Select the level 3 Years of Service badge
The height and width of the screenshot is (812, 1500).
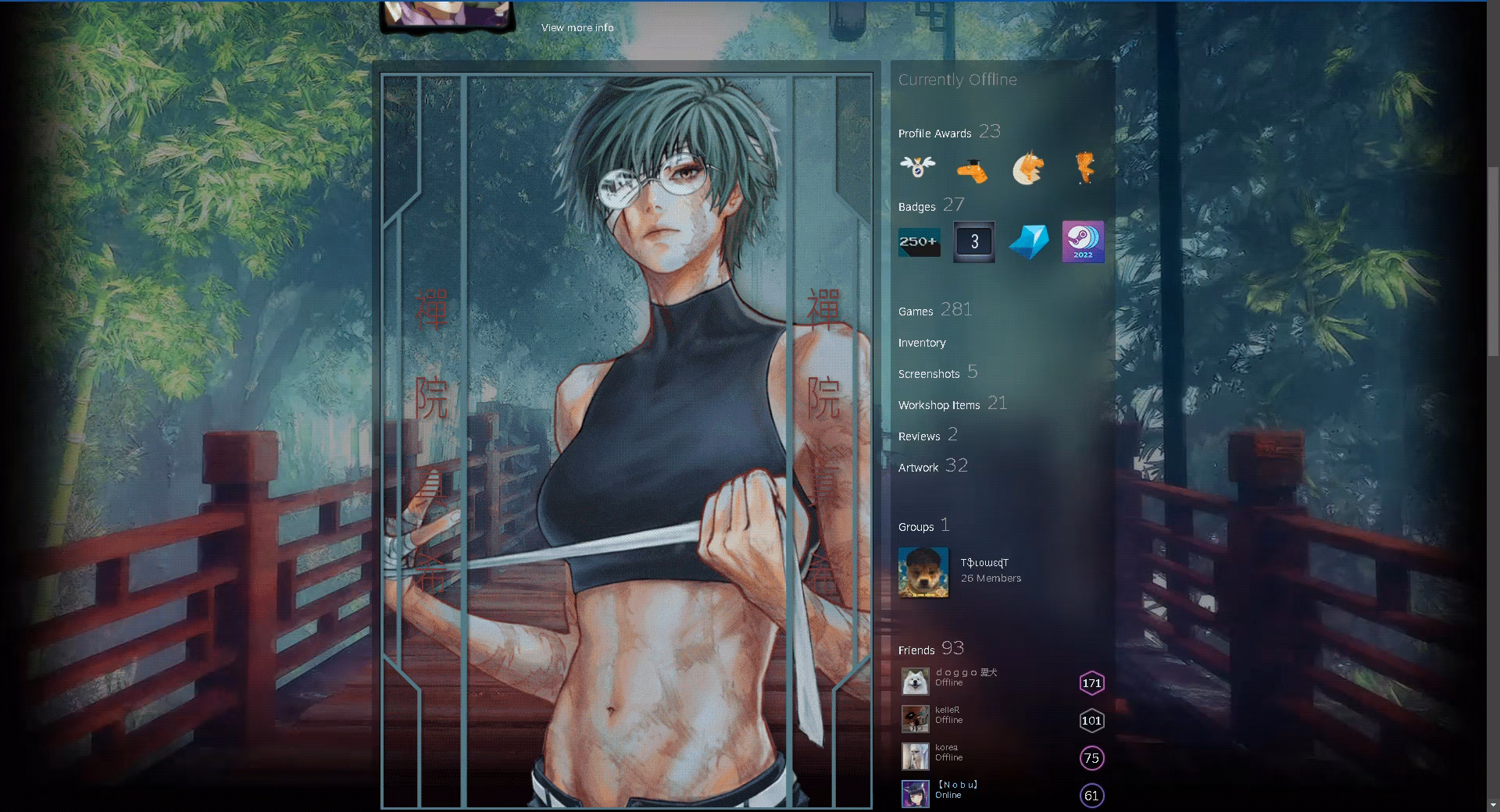pos(973,242)
